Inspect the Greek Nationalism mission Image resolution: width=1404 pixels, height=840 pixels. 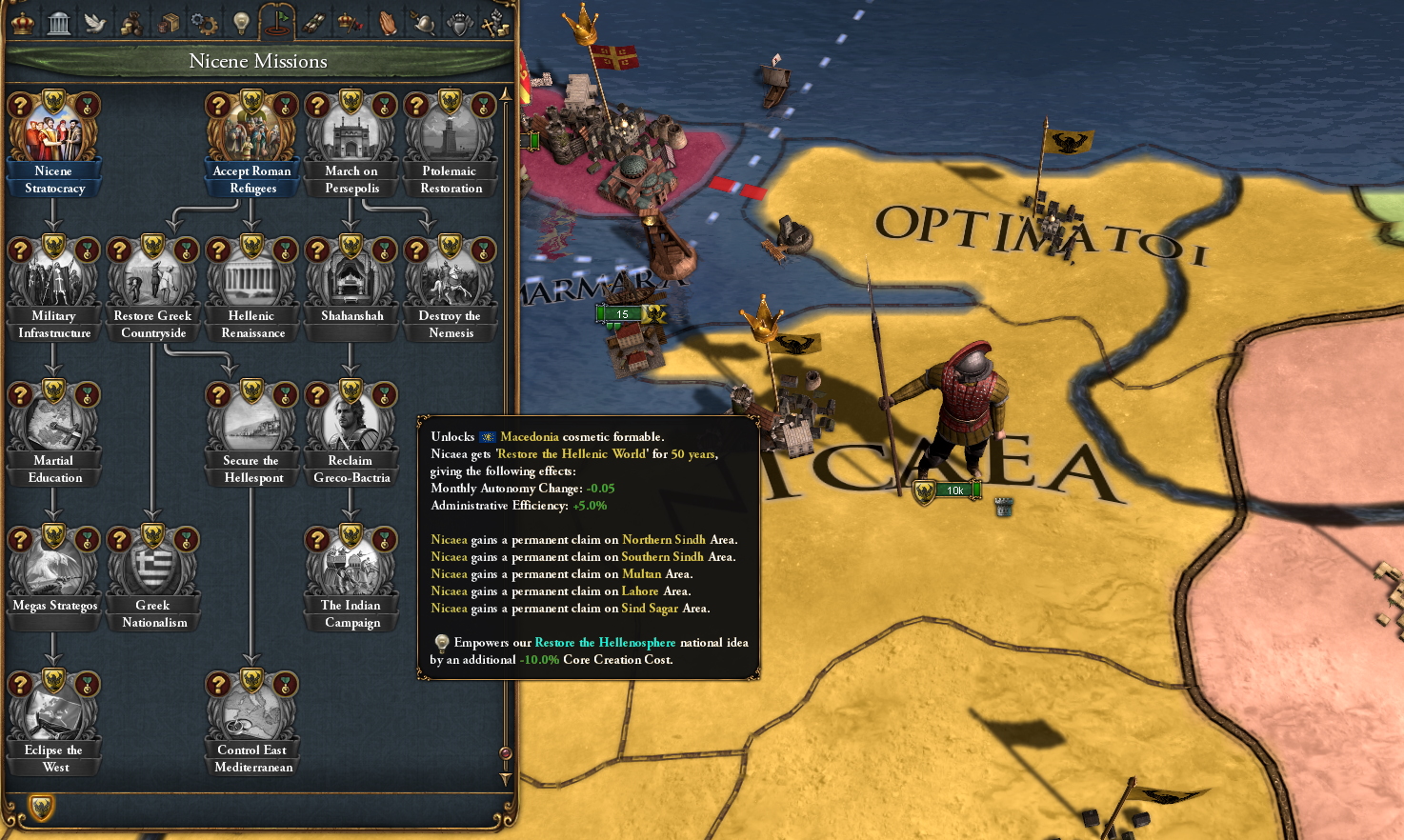click(153, 567)
